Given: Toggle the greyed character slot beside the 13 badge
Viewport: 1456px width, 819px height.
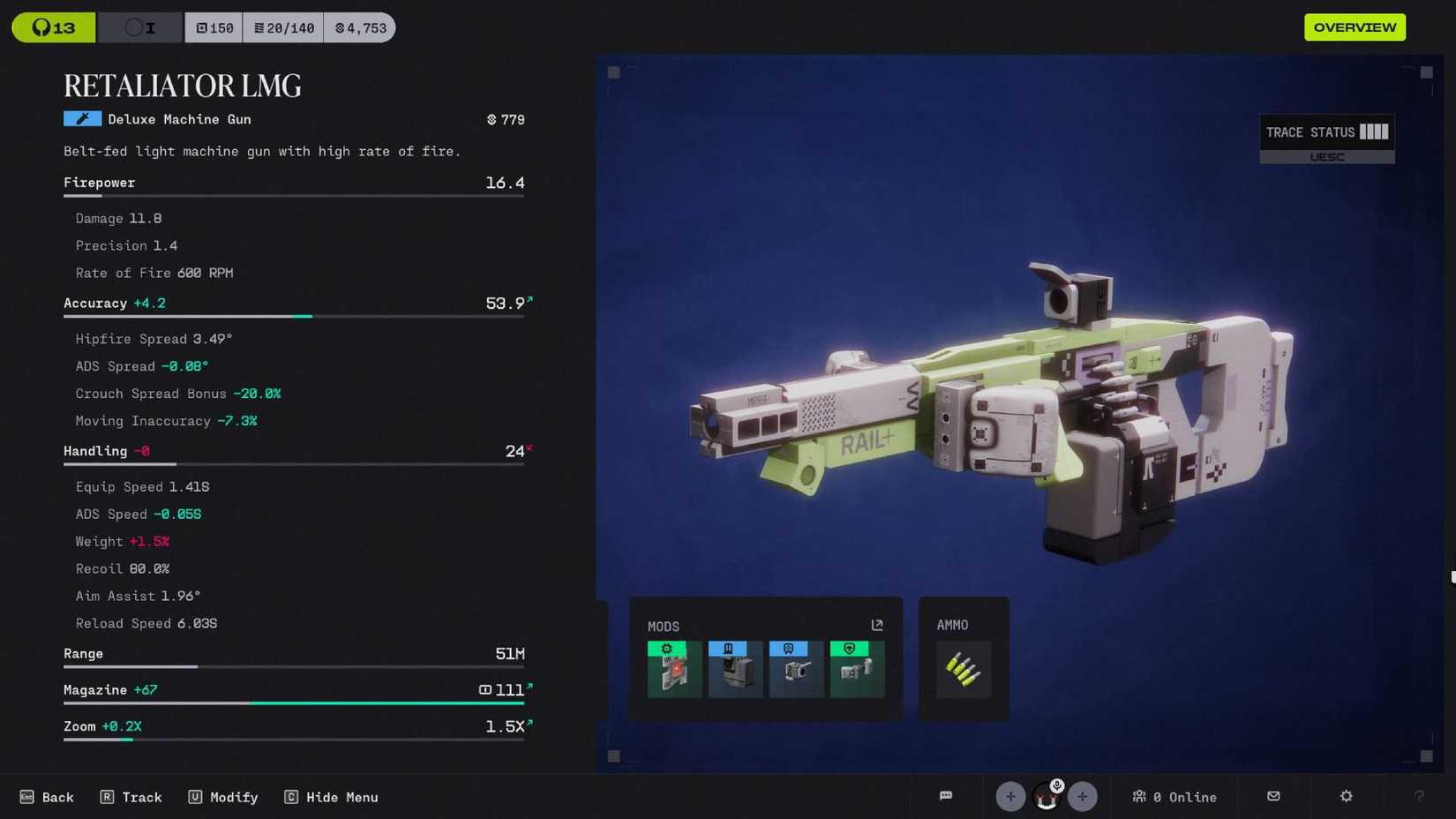Looking at the screenshot, I should [x=139, y=27].
